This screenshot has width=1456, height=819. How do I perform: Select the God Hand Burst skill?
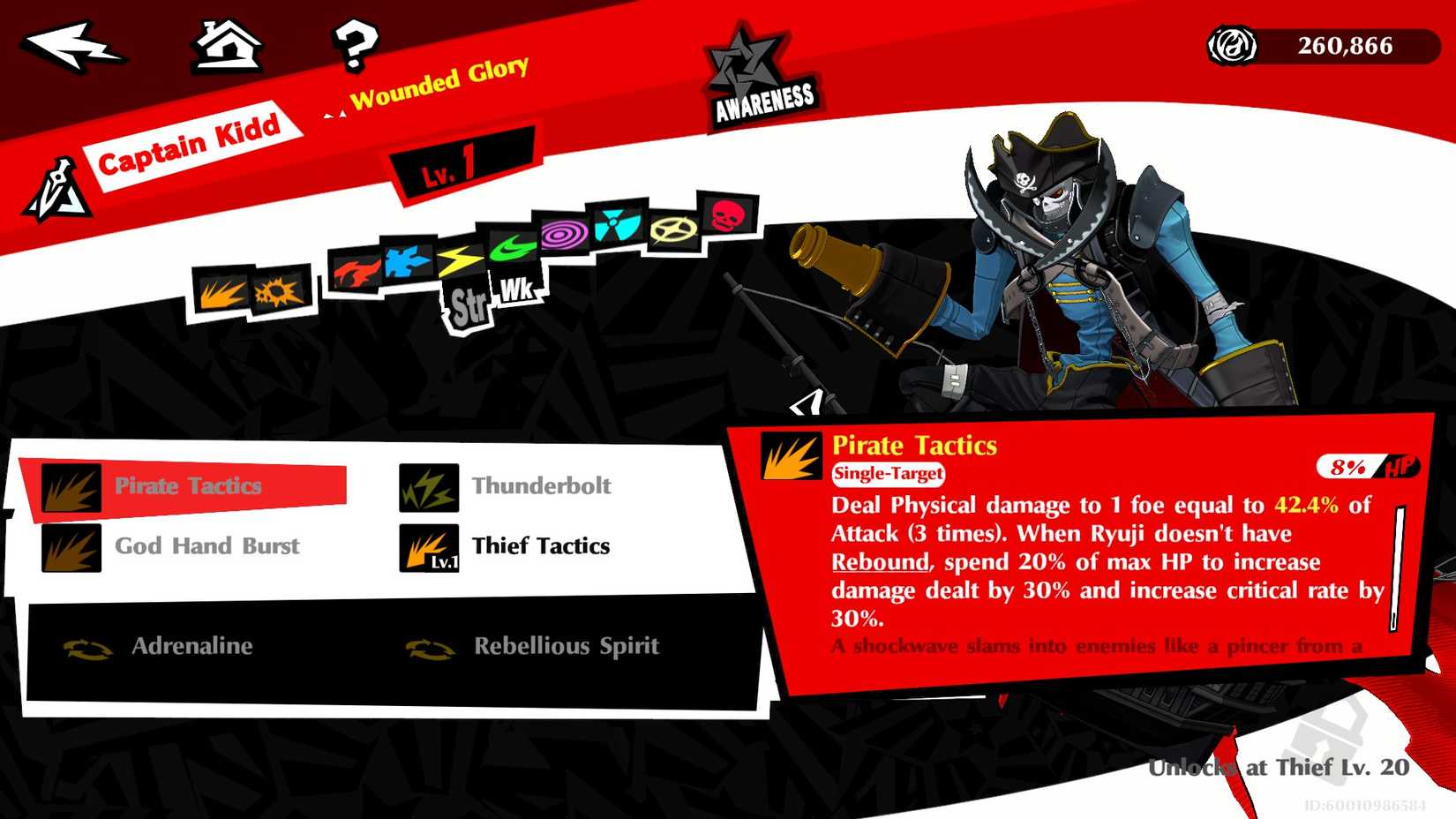point(206,545)
